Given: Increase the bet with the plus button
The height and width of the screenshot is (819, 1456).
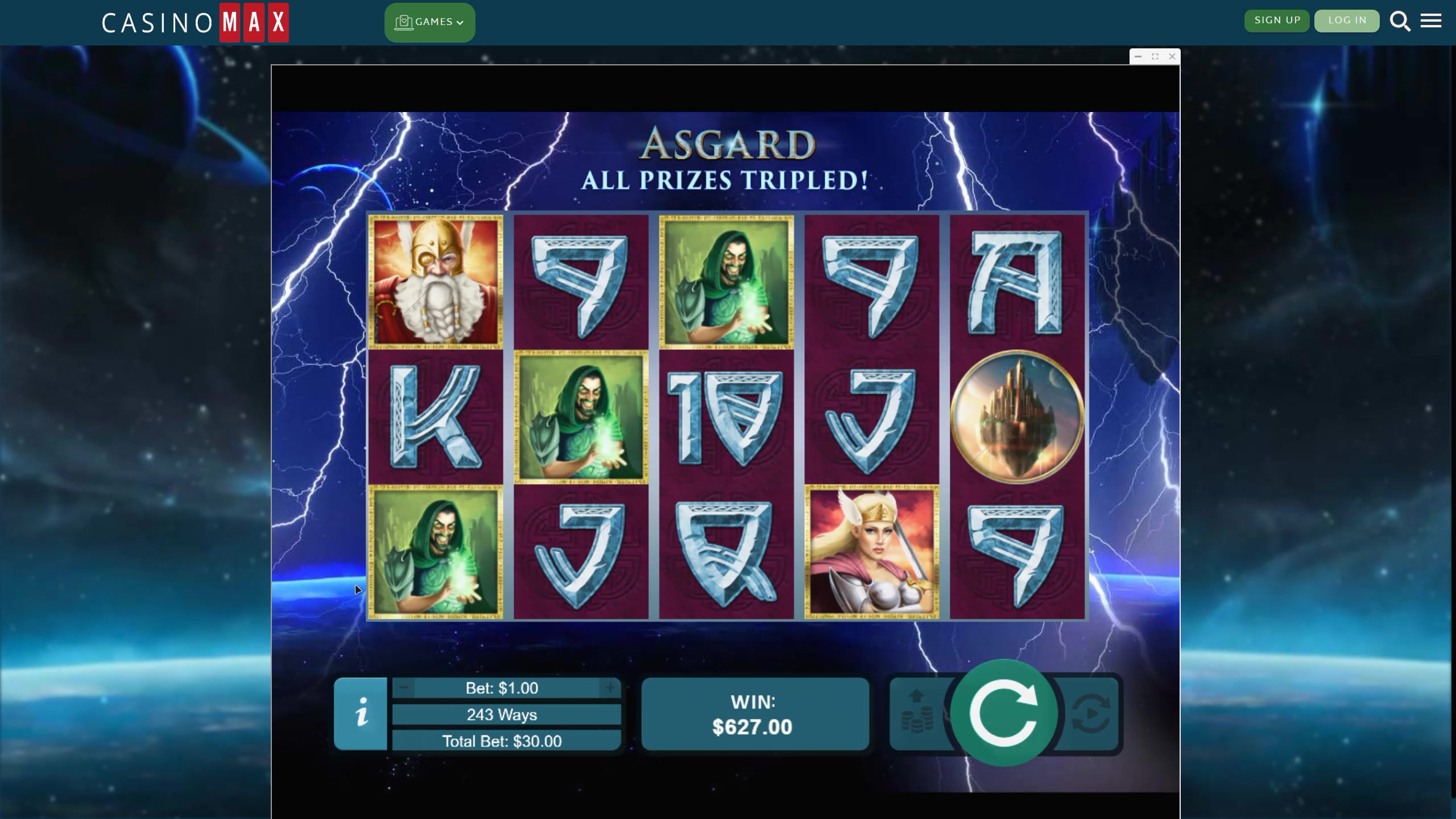Looking at the screenshot, I should (610, 688).
